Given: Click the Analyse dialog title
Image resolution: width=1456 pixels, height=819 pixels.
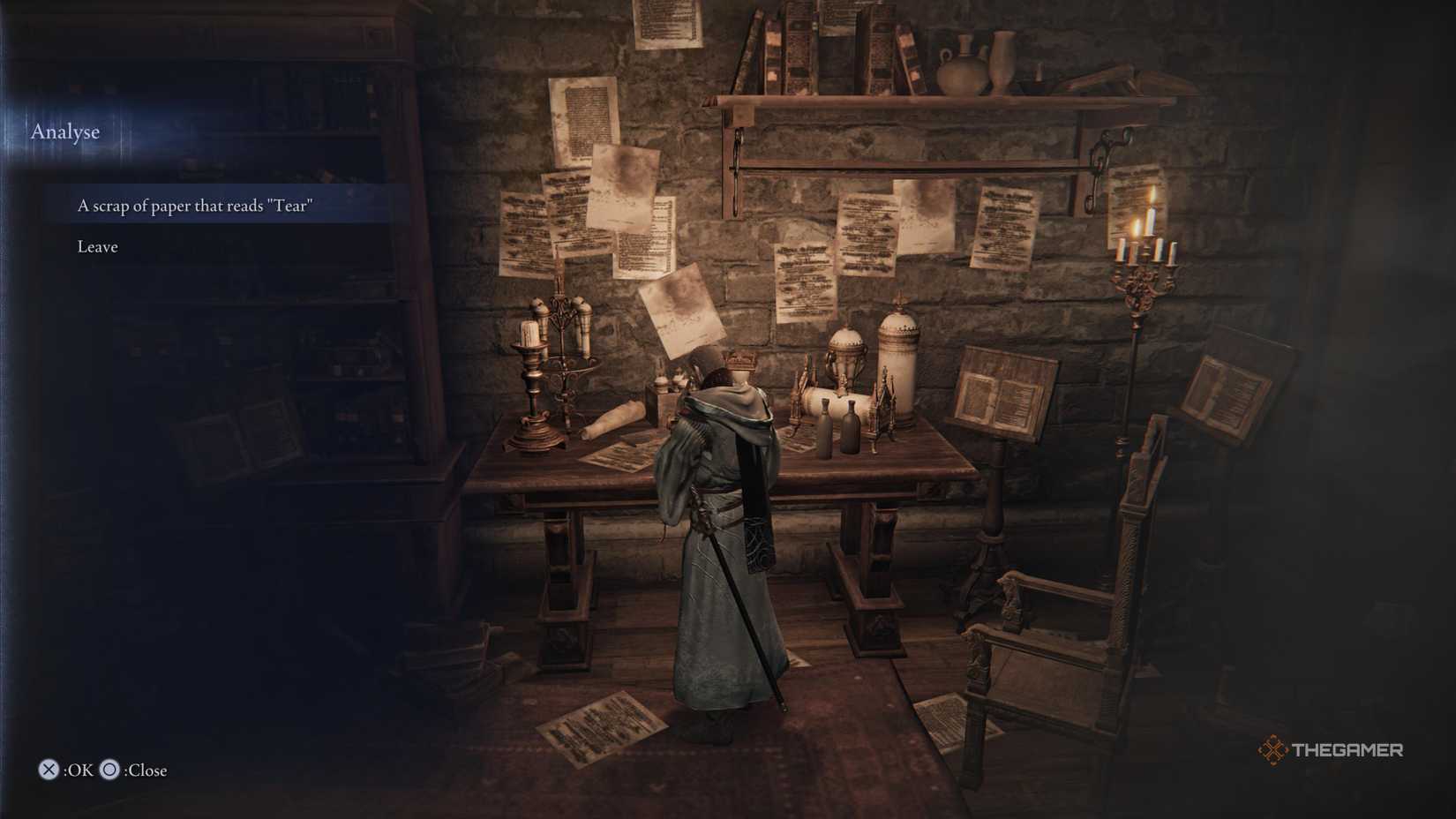Looking at the screenshot, I should [x=65, y=131].
